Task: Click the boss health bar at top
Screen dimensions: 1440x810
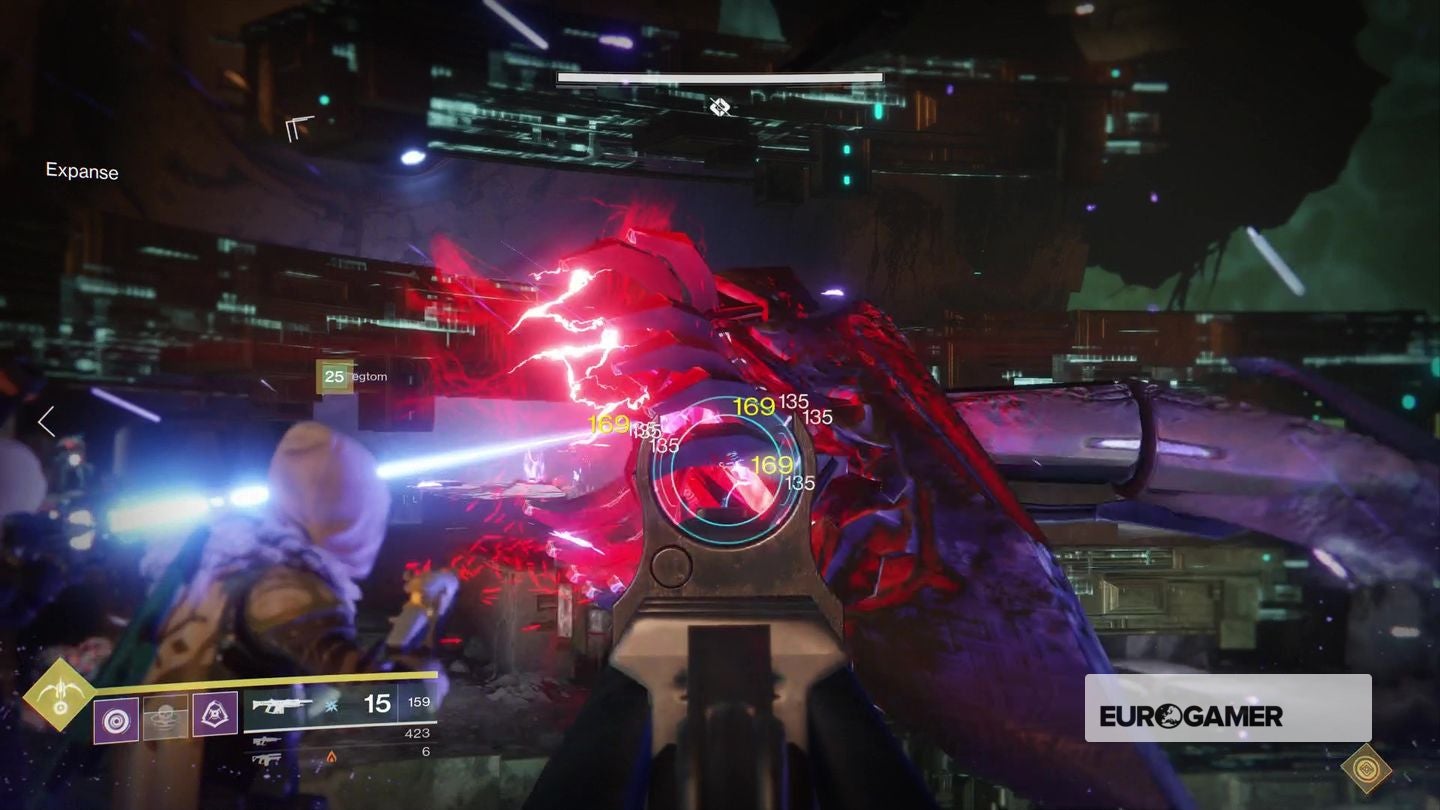Action: (718, 77)
